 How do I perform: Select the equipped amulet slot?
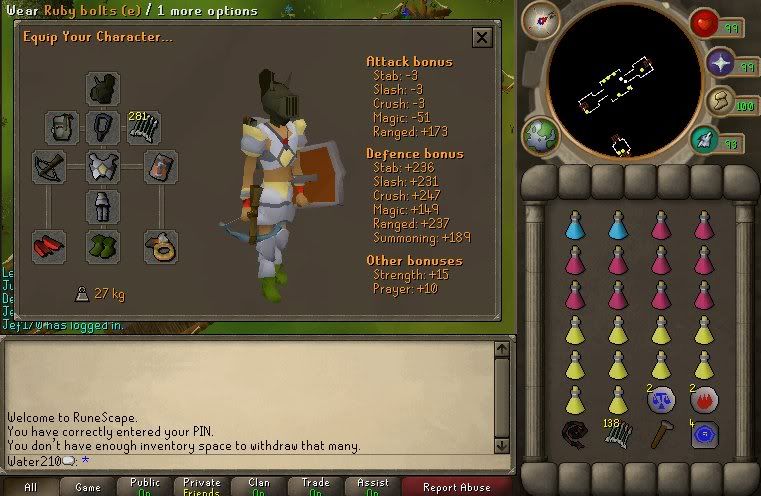(x=104, y=127)
